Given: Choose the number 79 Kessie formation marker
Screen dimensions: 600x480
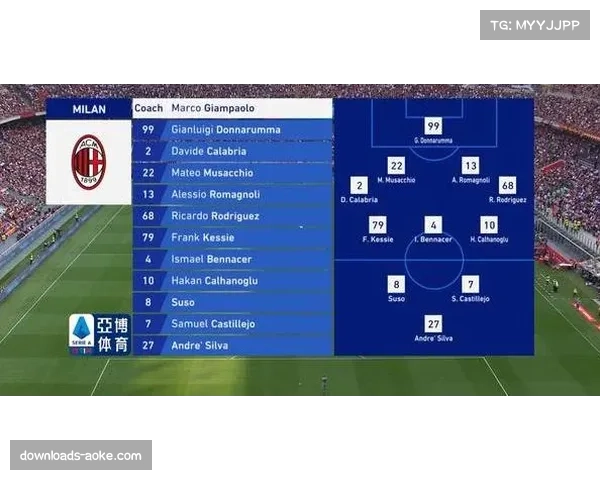Looking at the screenshot, I should pyautogui.click(x=378, y=225).
